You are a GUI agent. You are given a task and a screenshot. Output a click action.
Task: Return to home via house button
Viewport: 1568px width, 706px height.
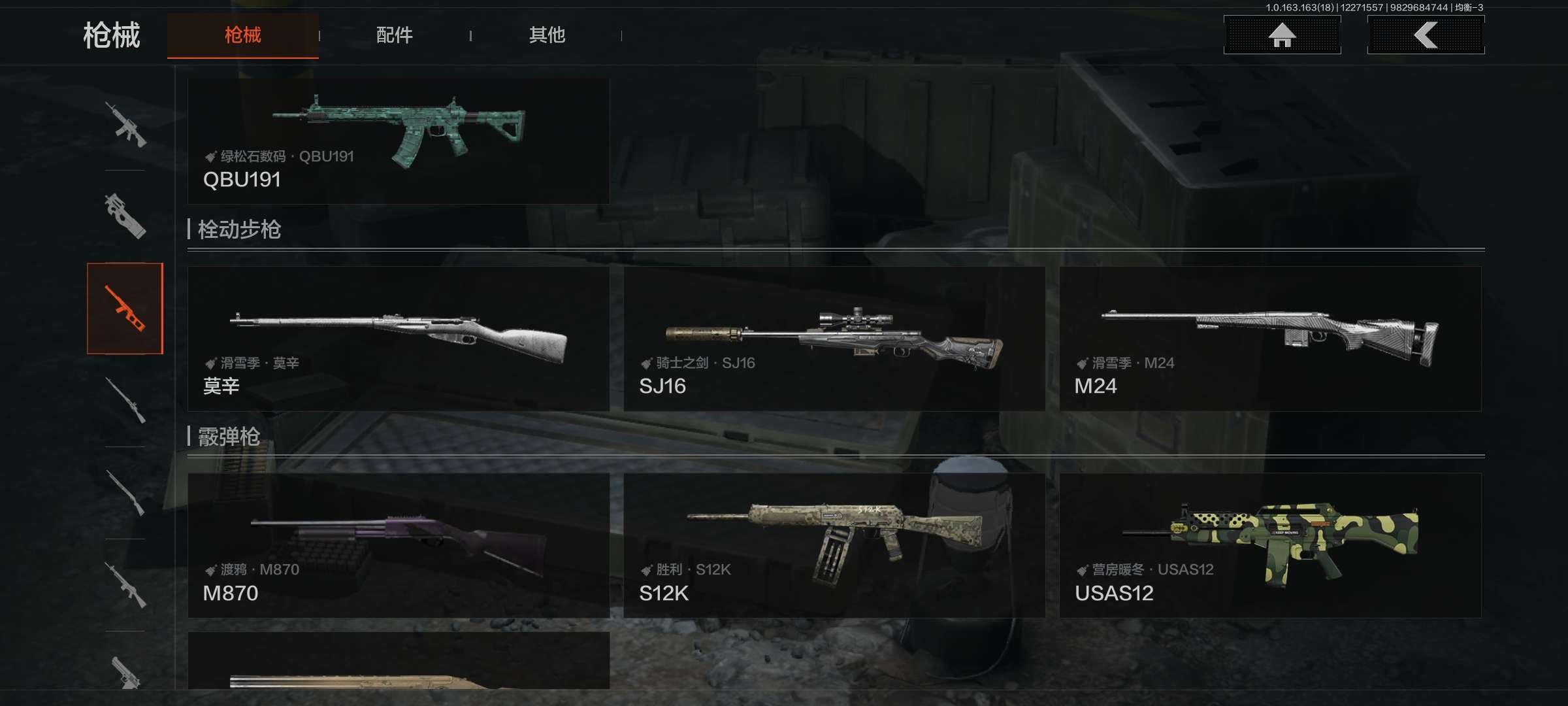(x=1282, y=35)
